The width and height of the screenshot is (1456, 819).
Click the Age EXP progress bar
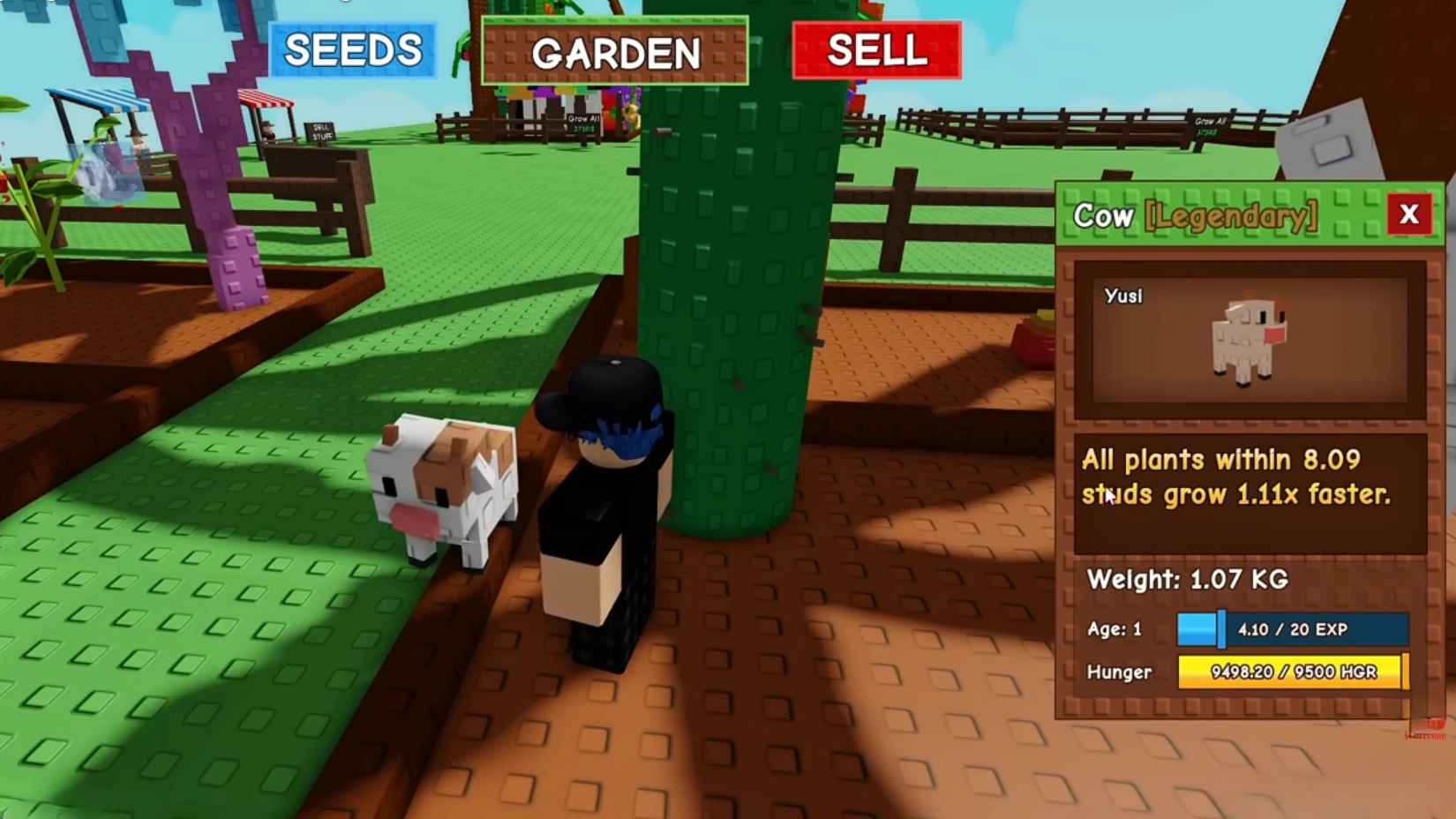[1291, 629]
